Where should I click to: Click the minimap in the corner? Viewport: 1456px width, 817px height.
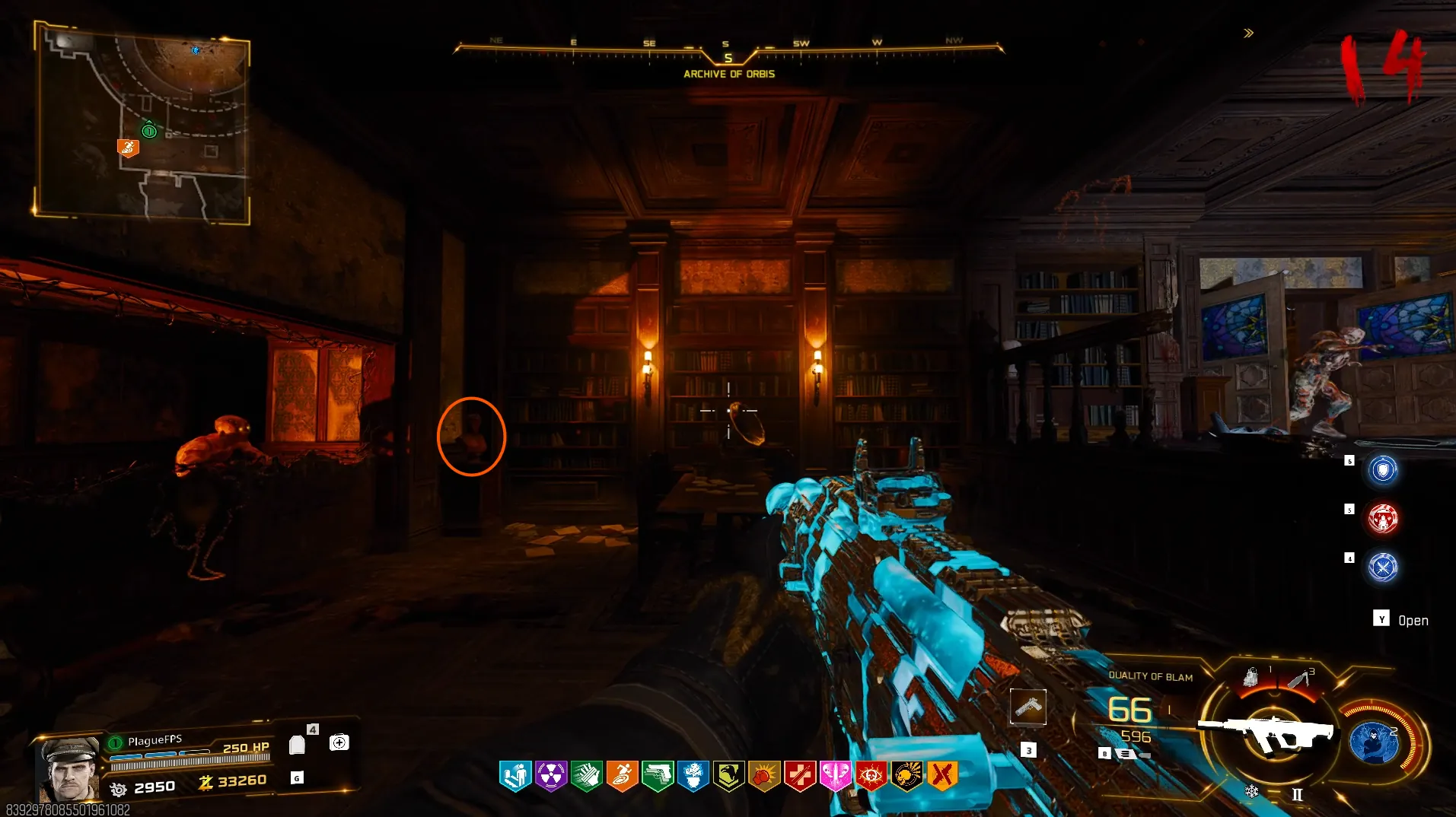[x=142, y=122]
